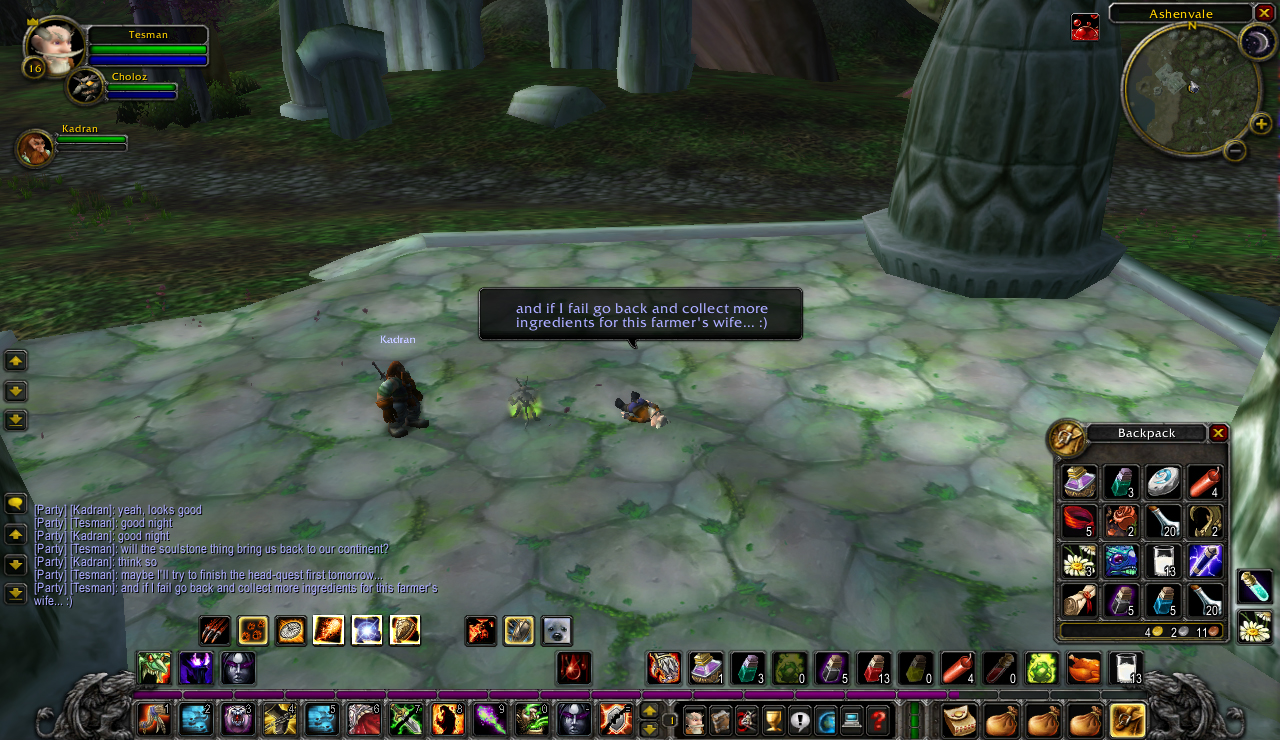1280x740 pixels.
Task: Select Tesman's player portrait
Action: click(53, 45)
